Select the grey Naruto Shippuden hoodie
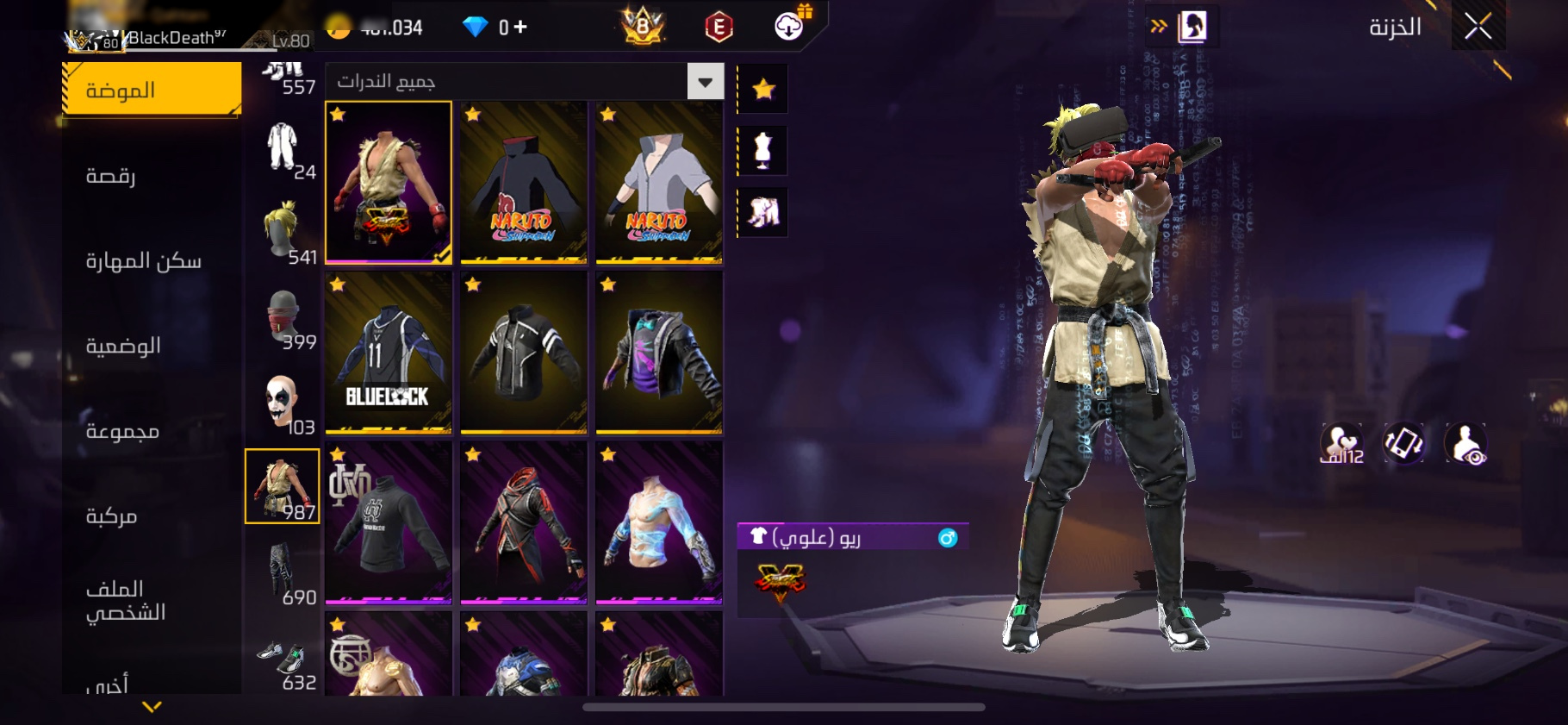Image resolution: width=1568 pixels, height=725 pixels. point(659,182)
